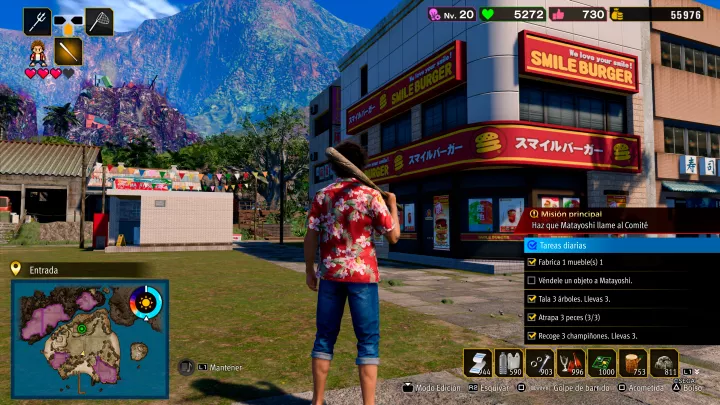The height and width of the screenshot is (405, 720).
Task: Click the green marker on the minimap
Action: [81, 328]
